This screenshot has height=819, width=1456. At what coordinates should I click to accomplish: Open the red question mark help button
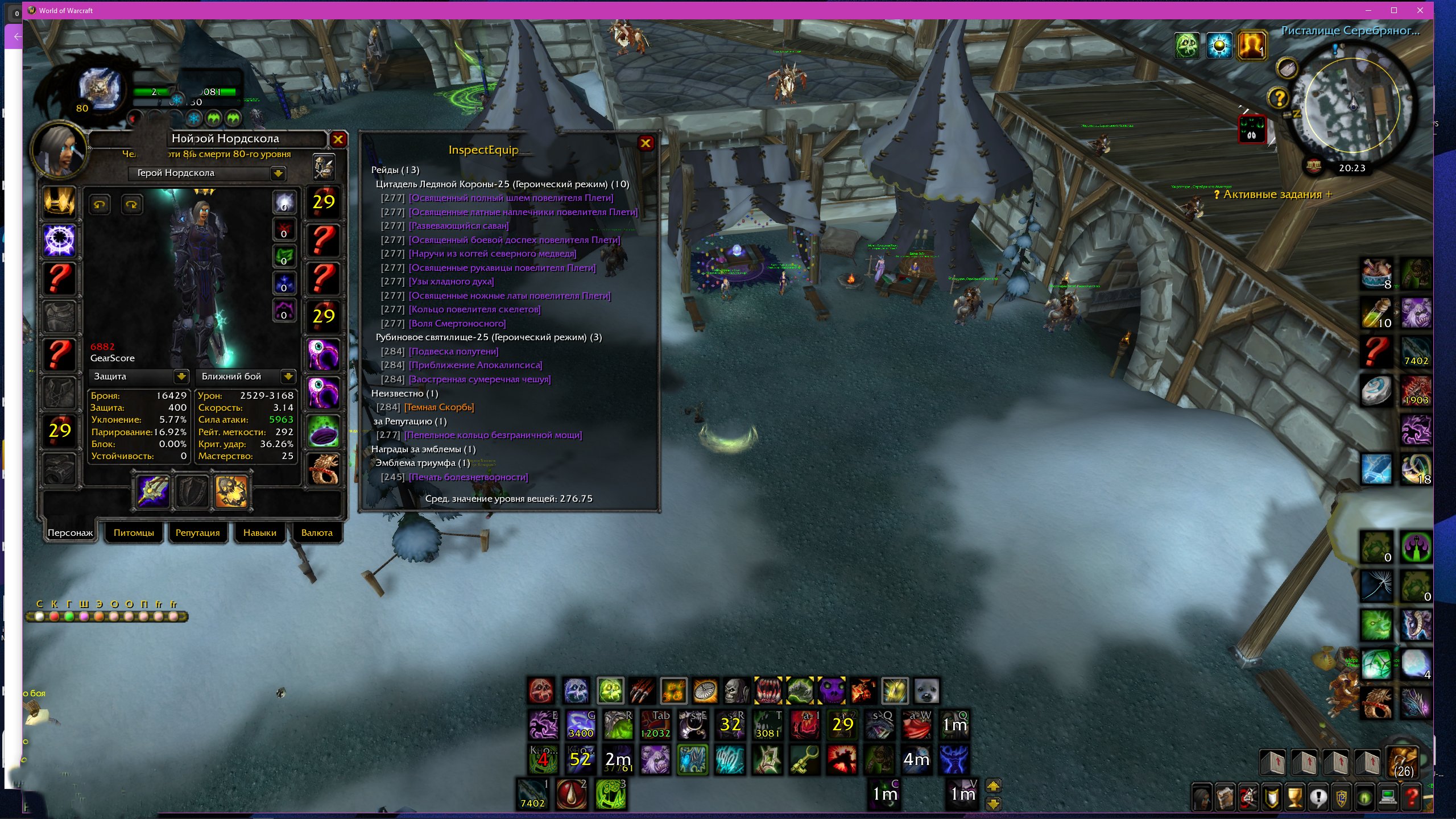coord(1411,797)
